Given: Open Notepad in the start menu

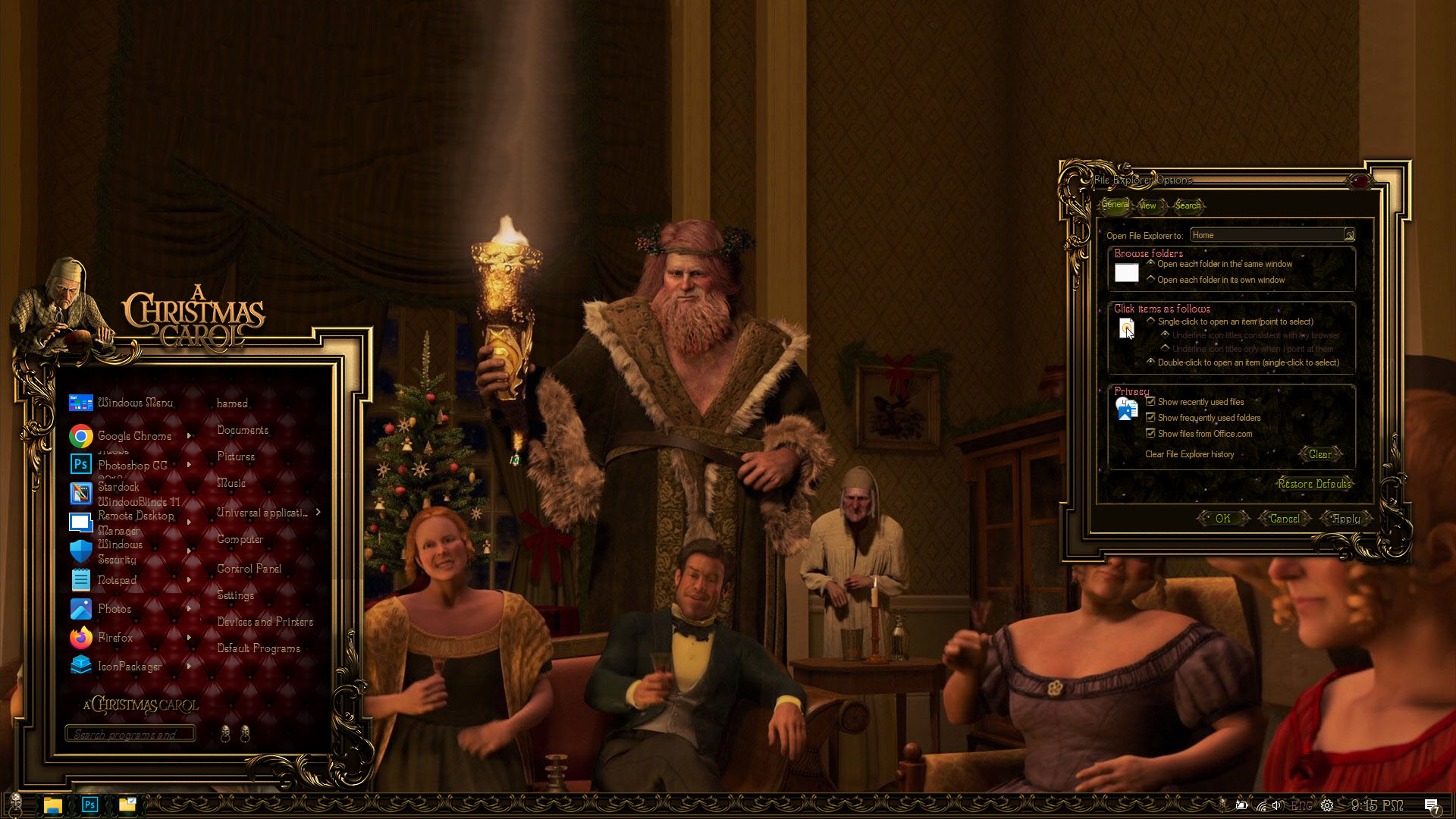Looking at the screenshot, I should tap(117, 580).
